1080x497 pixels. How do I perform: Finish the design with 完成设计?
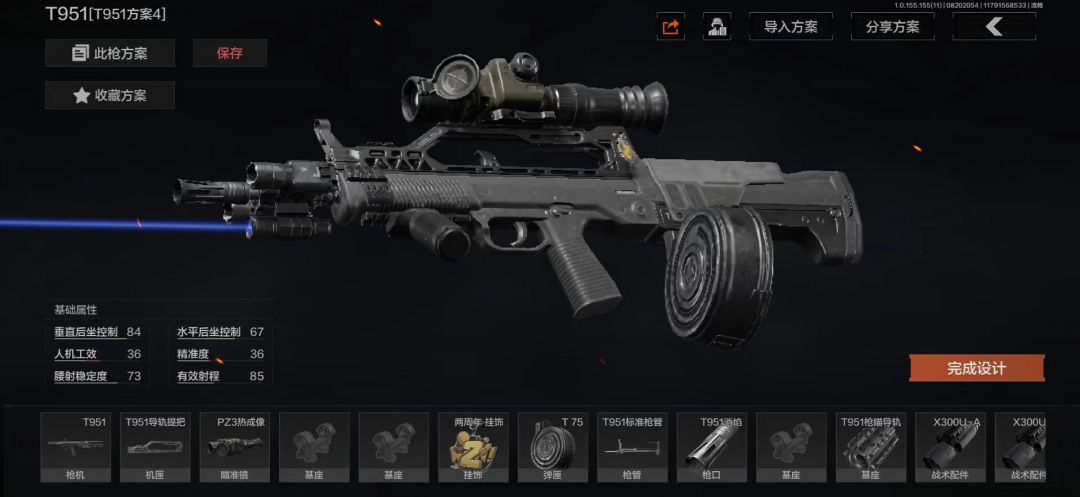[976, 368]
